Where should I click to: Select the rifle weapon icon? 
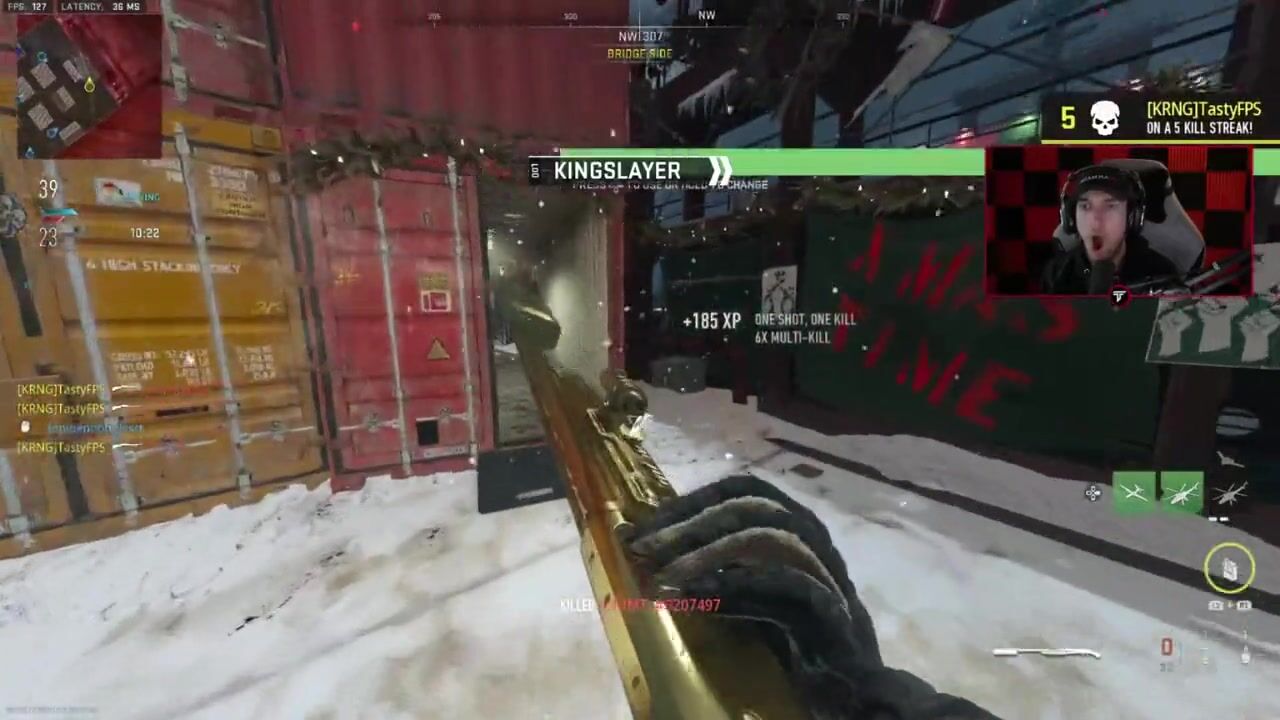[1046, 653]
